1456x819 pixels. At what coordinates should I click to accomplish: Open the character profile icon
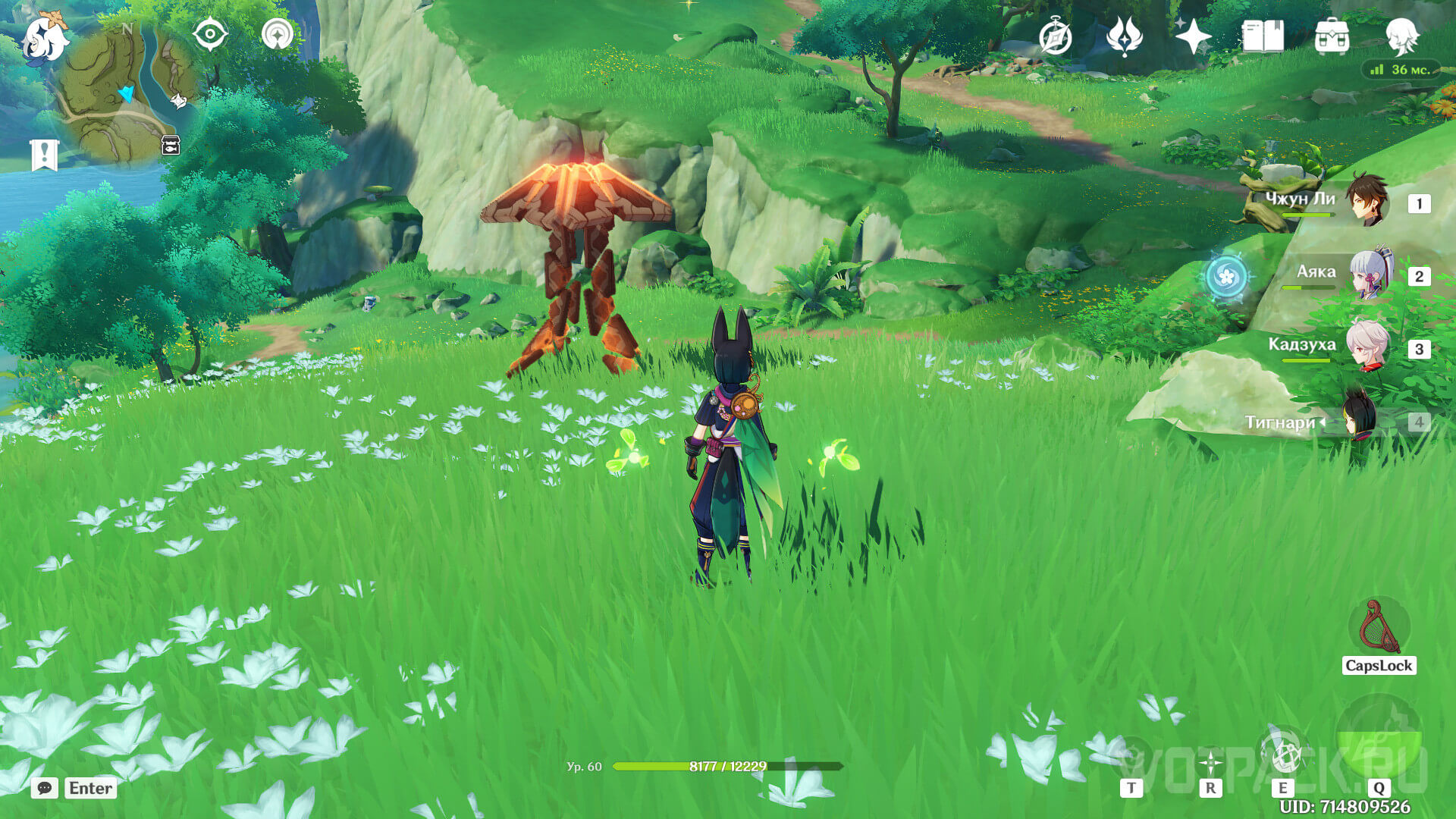(x=1401, y=36)
